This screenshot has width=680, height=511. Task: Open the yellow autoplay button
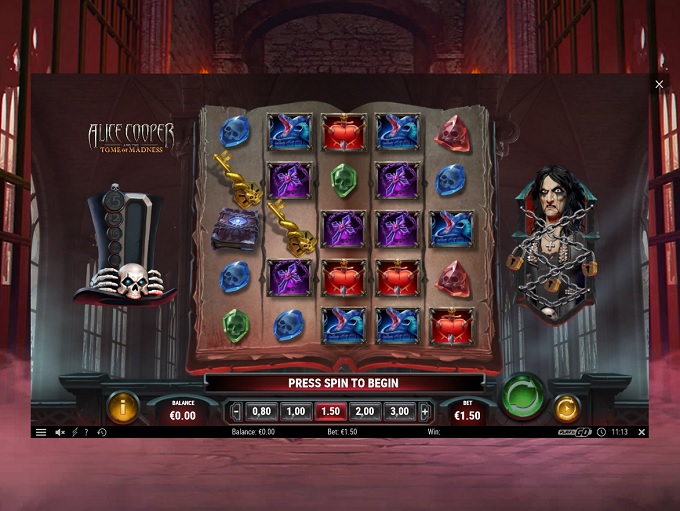pos(566,407)
